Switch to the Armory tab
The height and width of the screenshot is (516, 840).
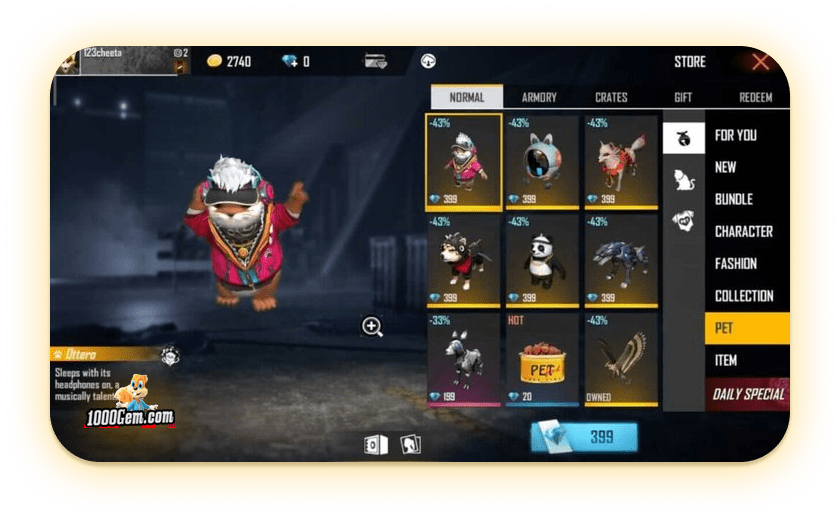coord(540,97)
